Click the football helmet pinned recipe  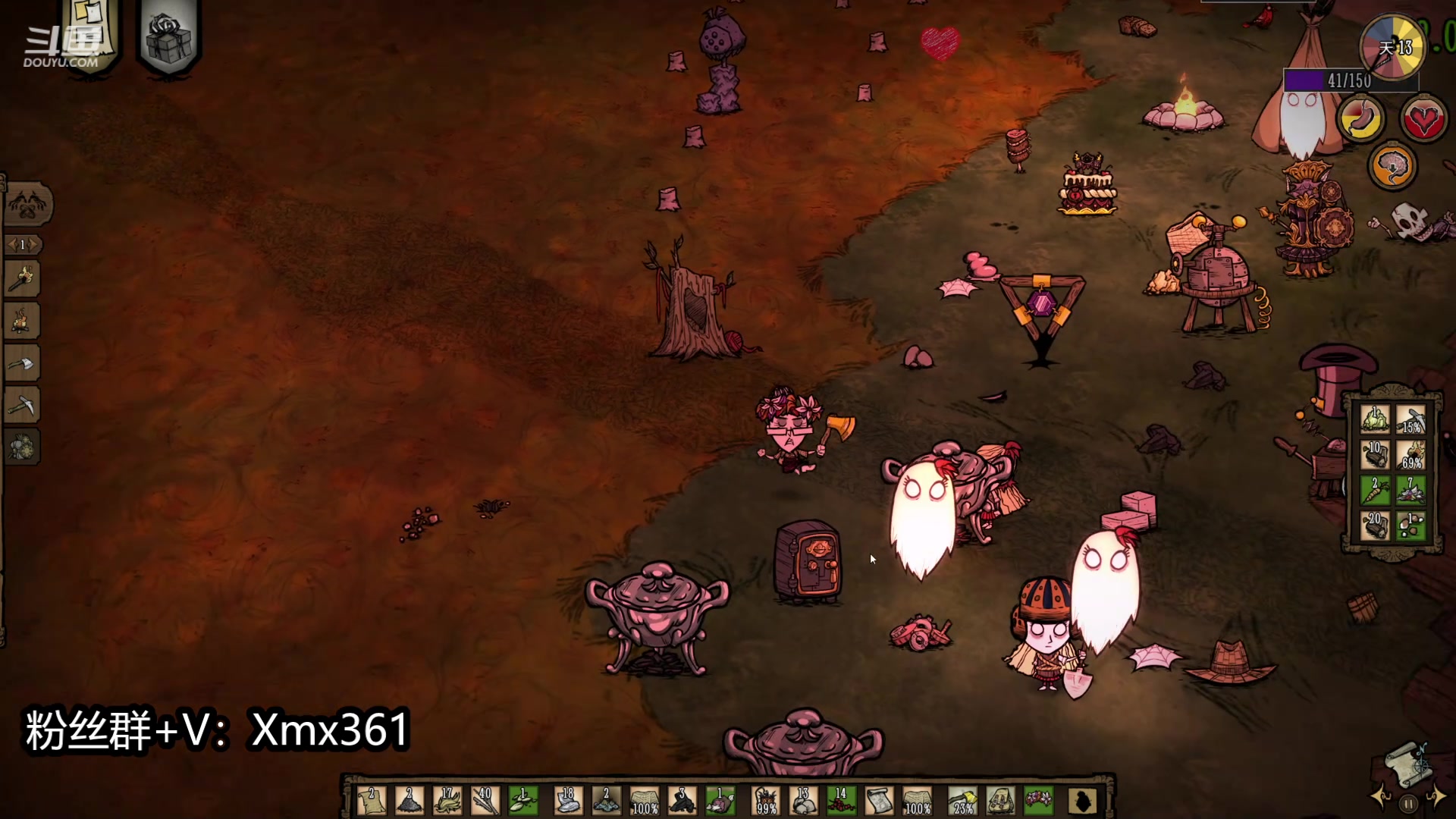point(22,447)
